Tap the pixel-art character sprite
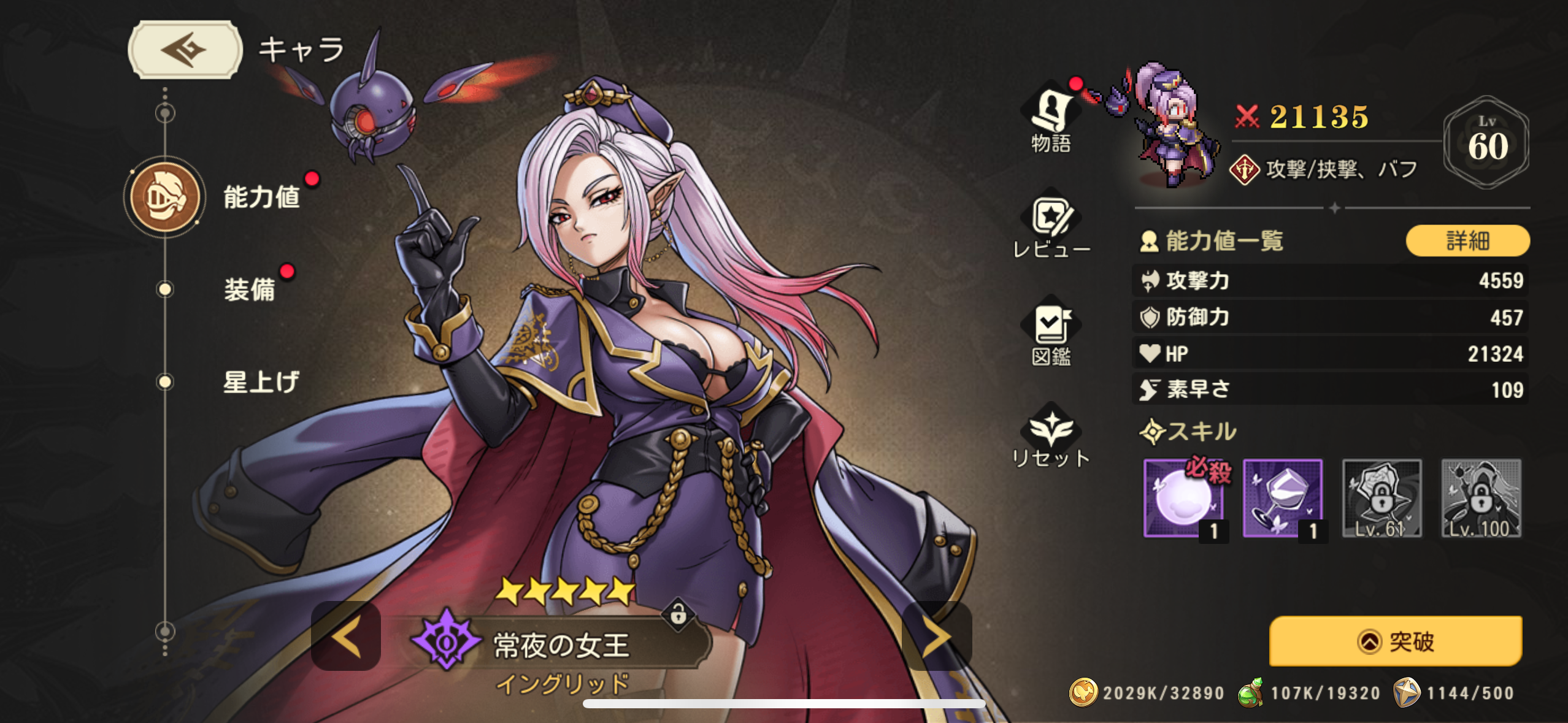Viewport: 1568px width, 723px height. click(x=1169, y=127)
